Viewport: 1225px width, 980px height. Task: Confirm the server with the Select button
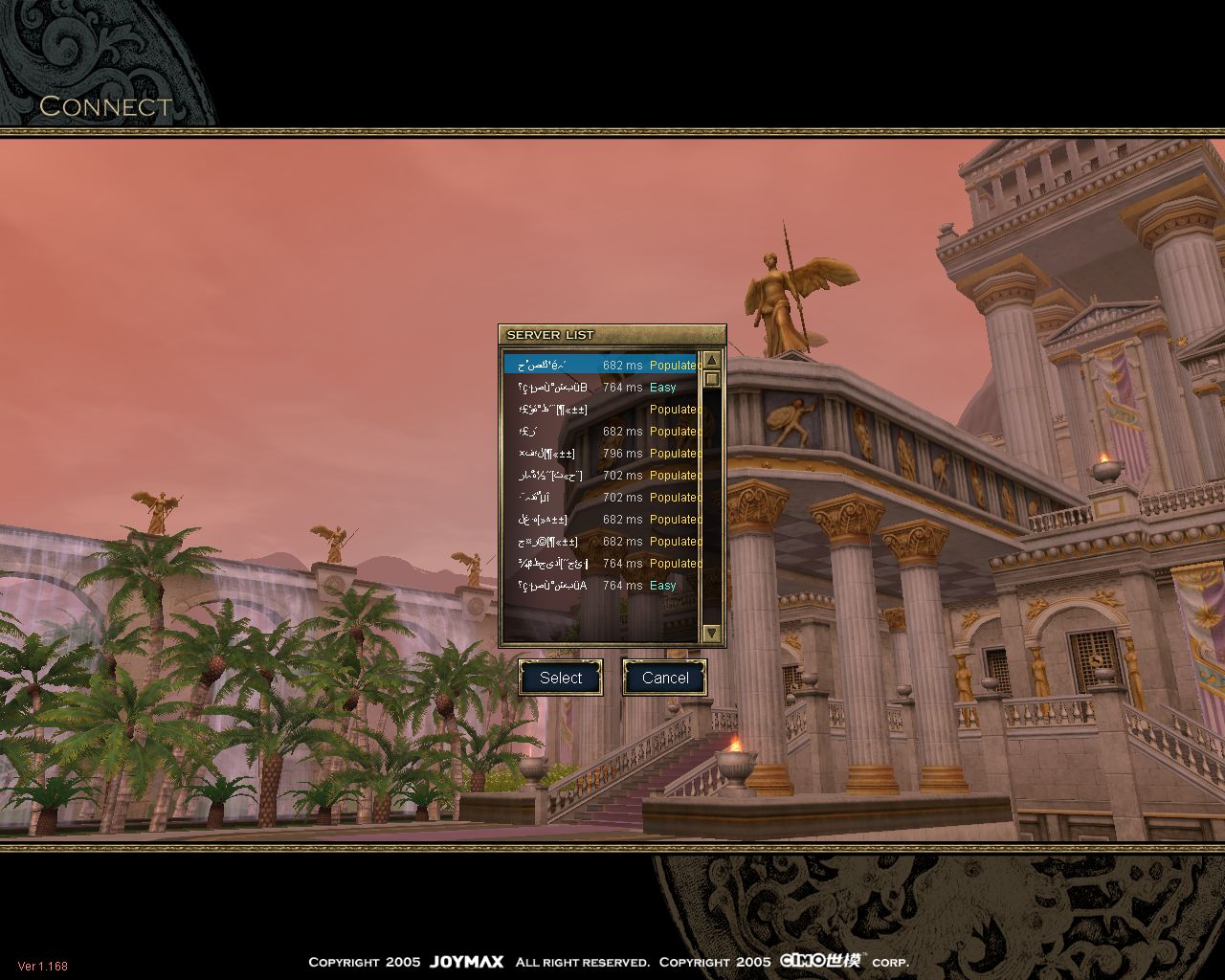coord(560,678)
